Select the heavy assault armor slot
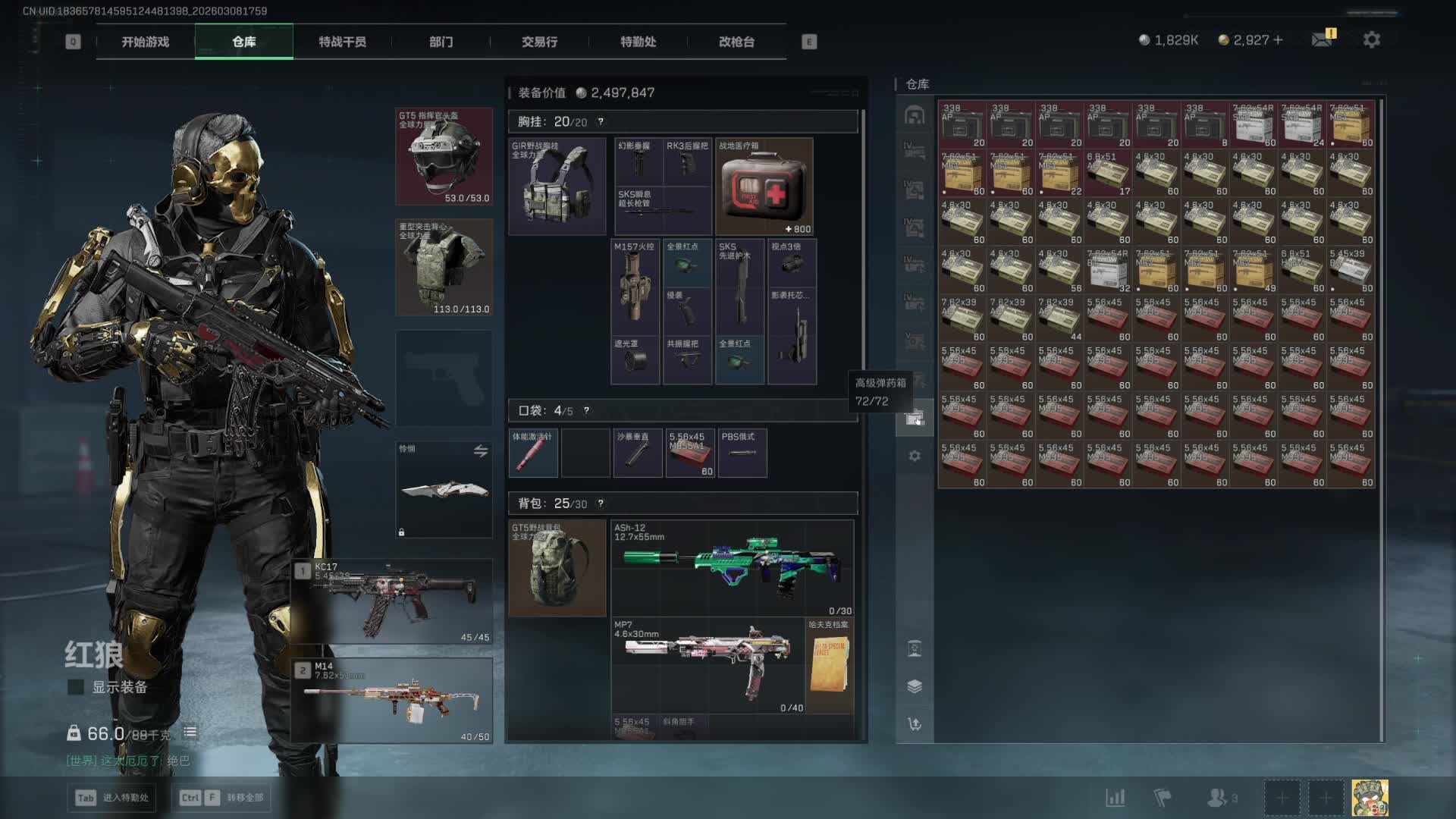 [444, 267]
